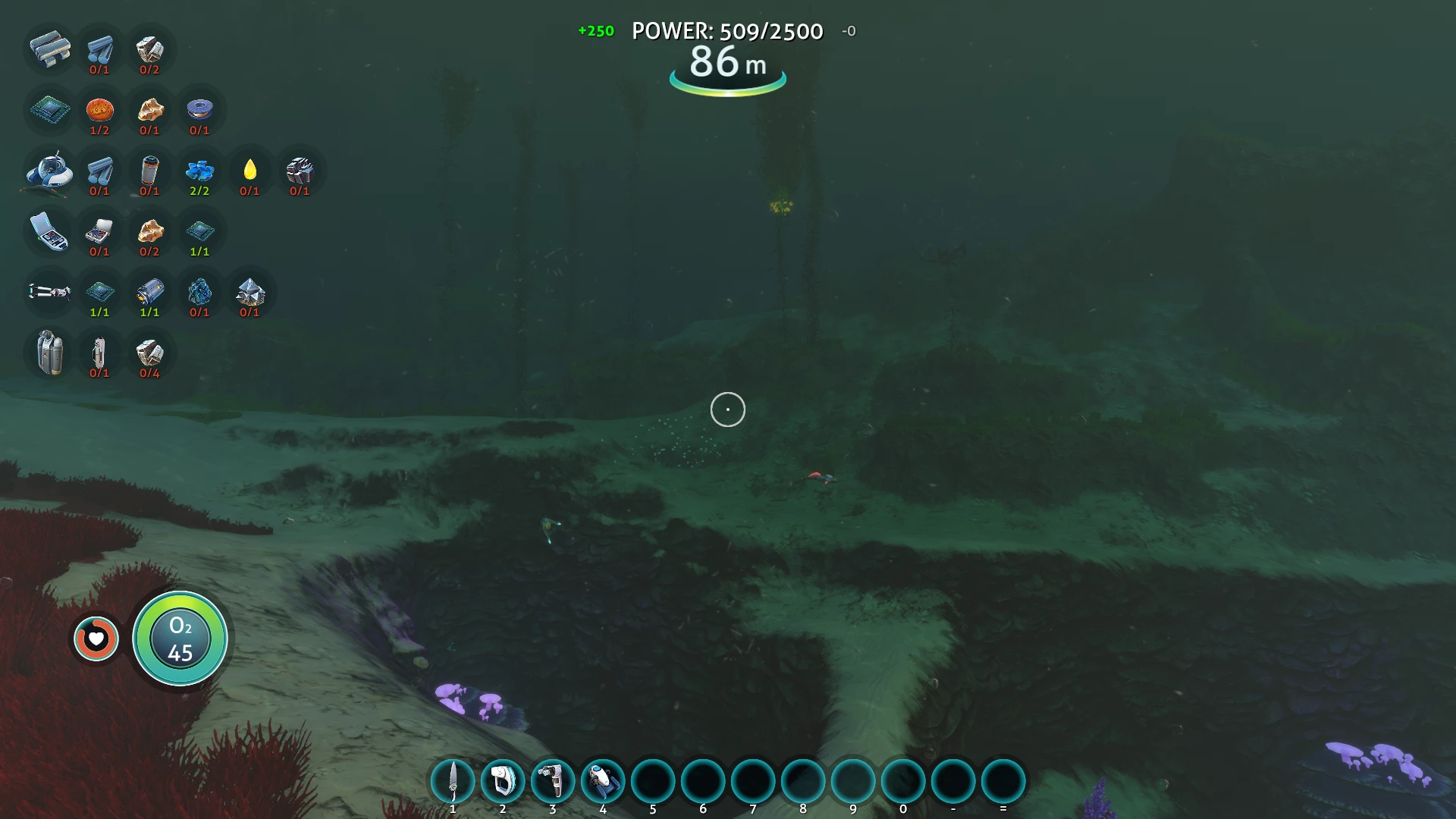The width and height of the screenshot is (1456, 819).
Task: Click the yellow lubricant droplet ingredient
Action: coord(249,171)
